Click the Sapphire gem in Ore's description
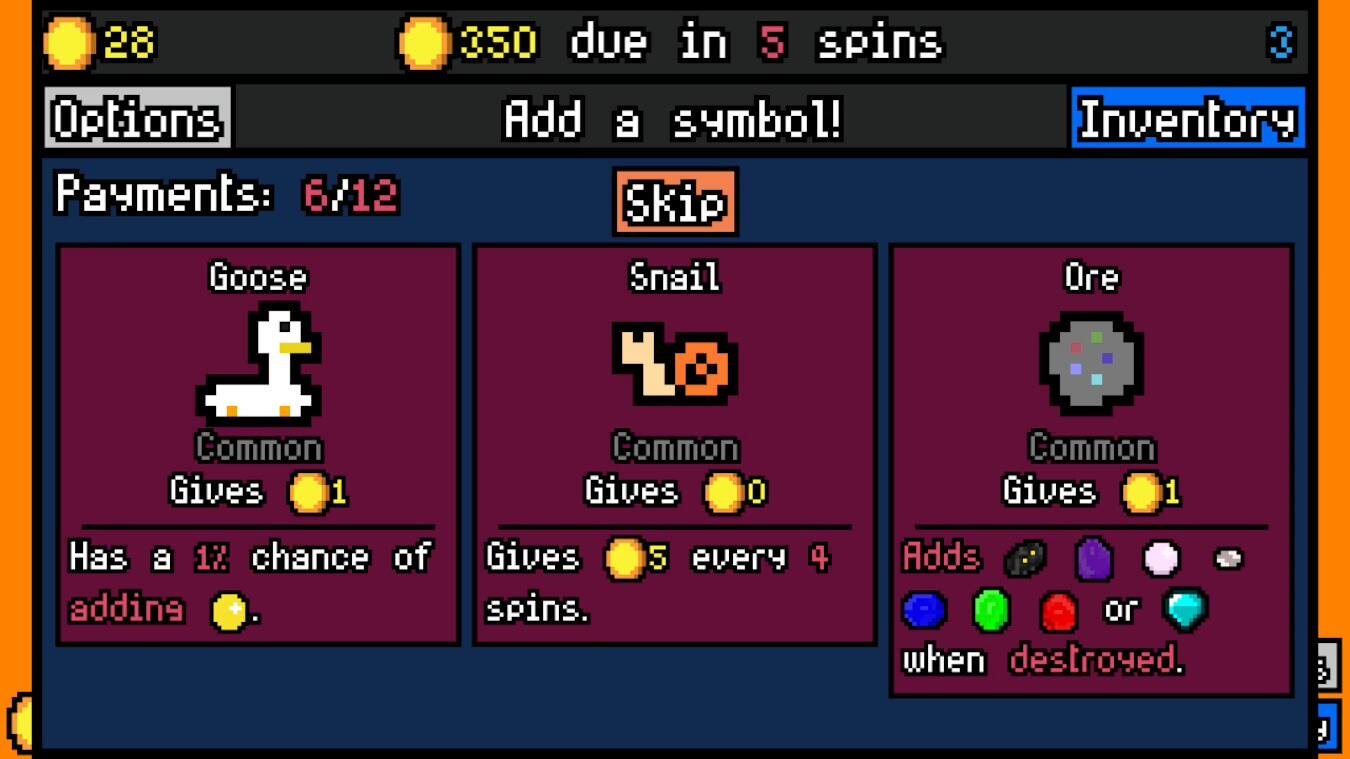The image size is (1350, 759). pyautogui.click(x=925, y=610)
